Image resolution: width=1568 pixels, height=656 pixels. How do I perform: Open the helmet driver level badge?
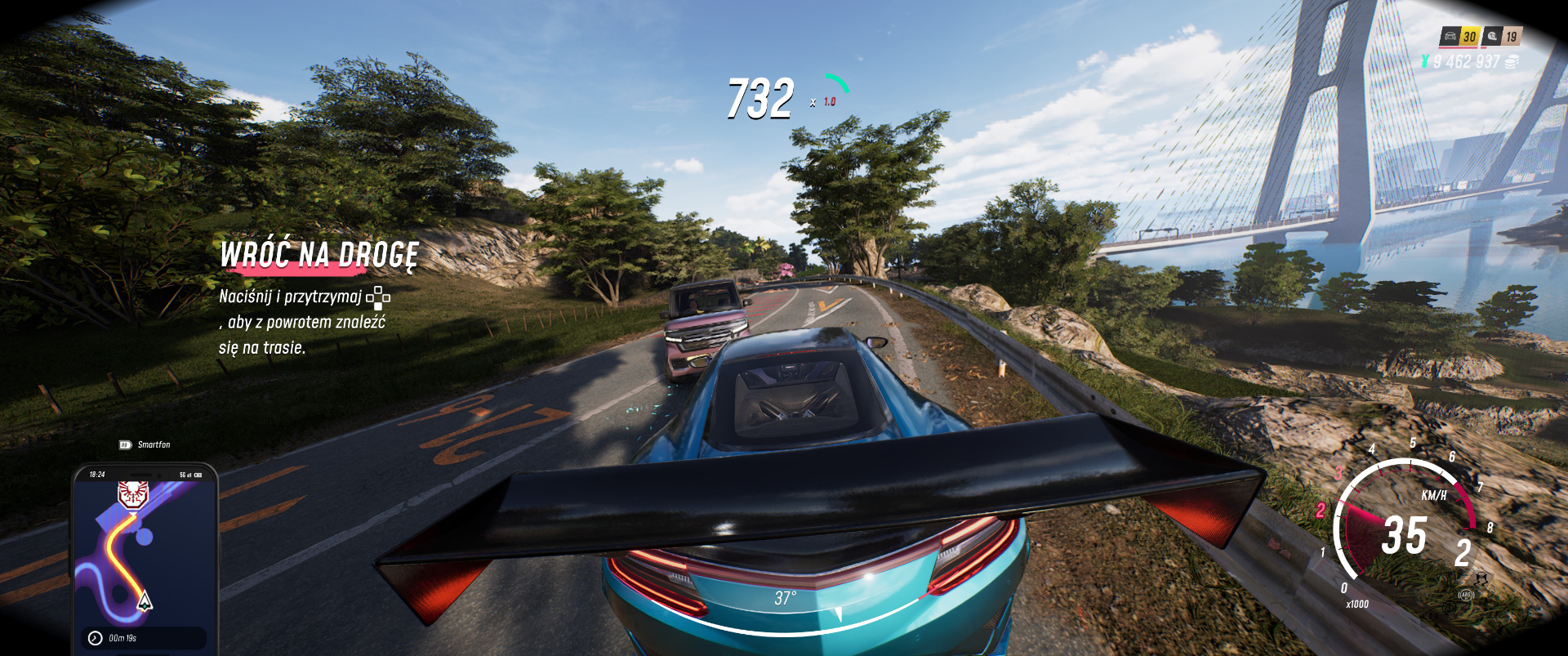[x=1502, y=37]
